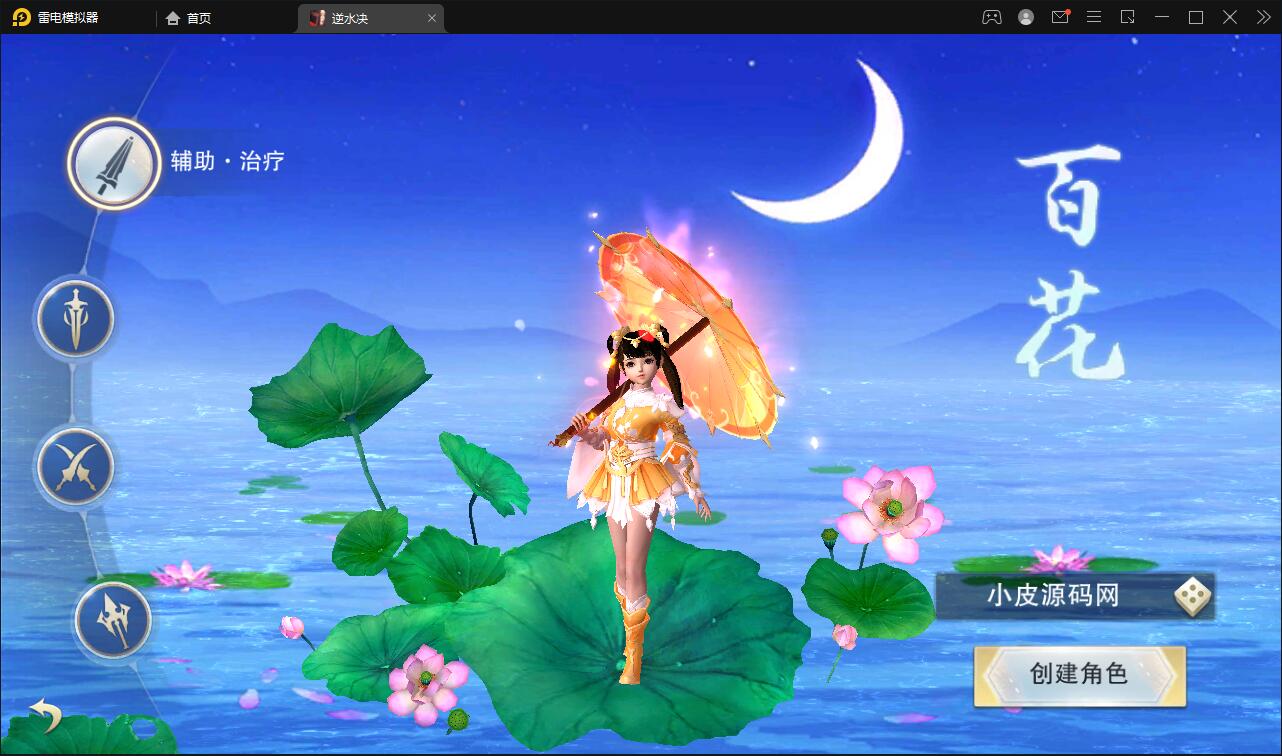Viewport: 1282px width, 756px height.
Task: Select the crossed blades class emblem
Action: [76, 466]
